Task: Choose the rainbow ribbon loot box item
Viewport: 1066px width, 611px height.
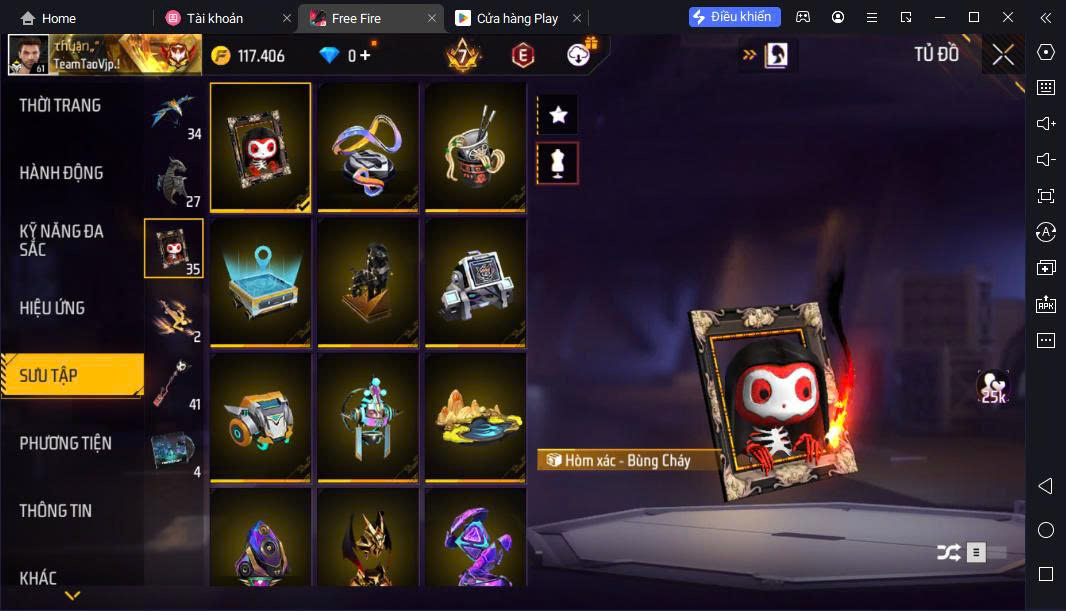Action: pyautogui.click(x=368, y=147)
